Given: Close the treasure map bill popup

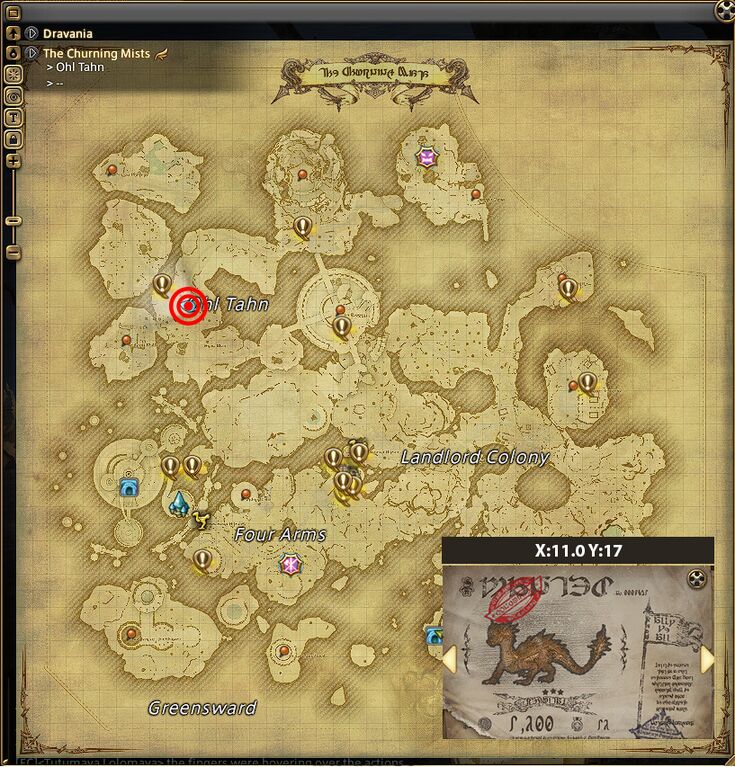Looking at the screenshot, I should point(698,578).
